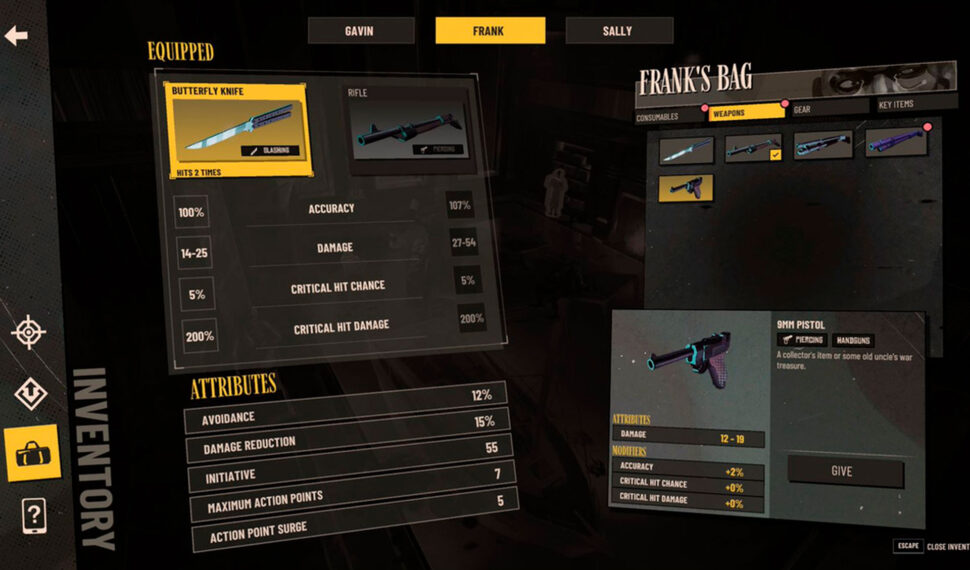
Task: Go back using the arrow button
Action: click(x=16, y=36)
